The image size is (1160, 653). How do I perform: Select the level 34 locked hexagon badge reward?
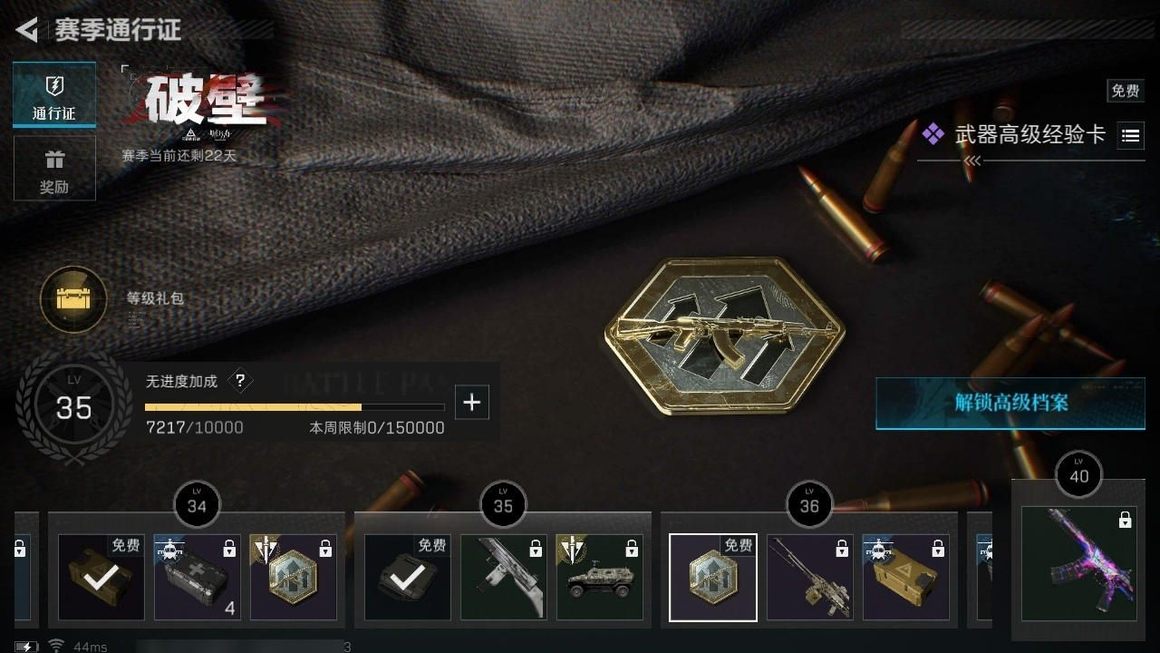pos(293,577)
